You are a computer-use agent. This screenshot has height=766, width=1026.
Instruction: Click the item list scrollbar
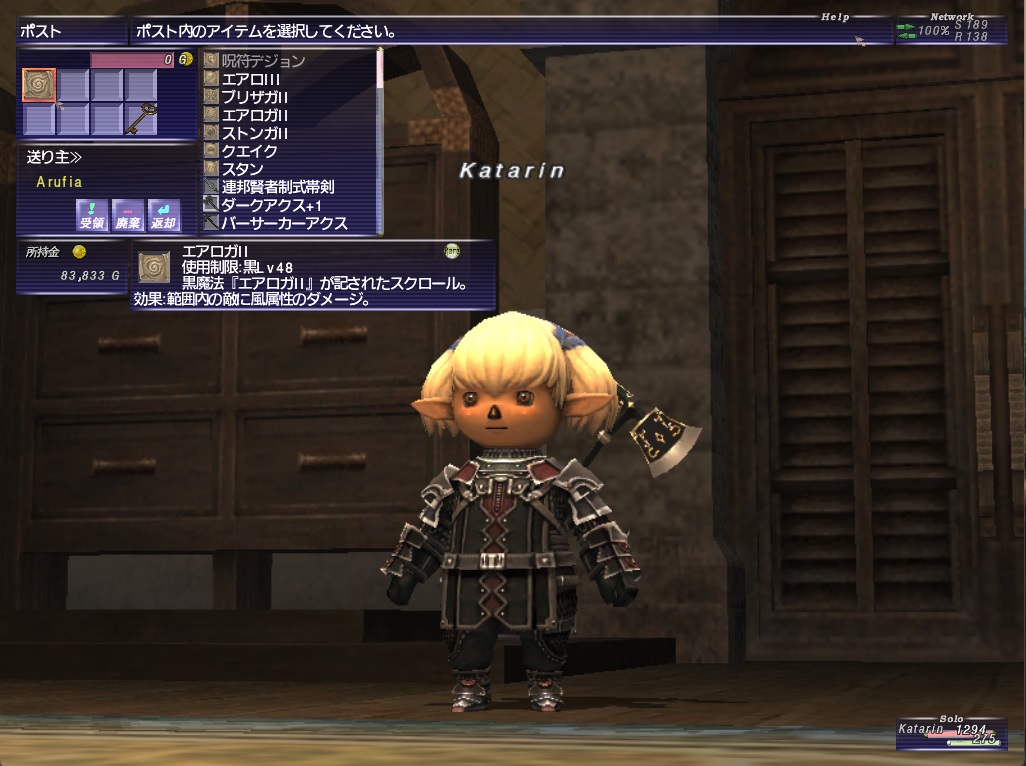[x=379, y=140]
